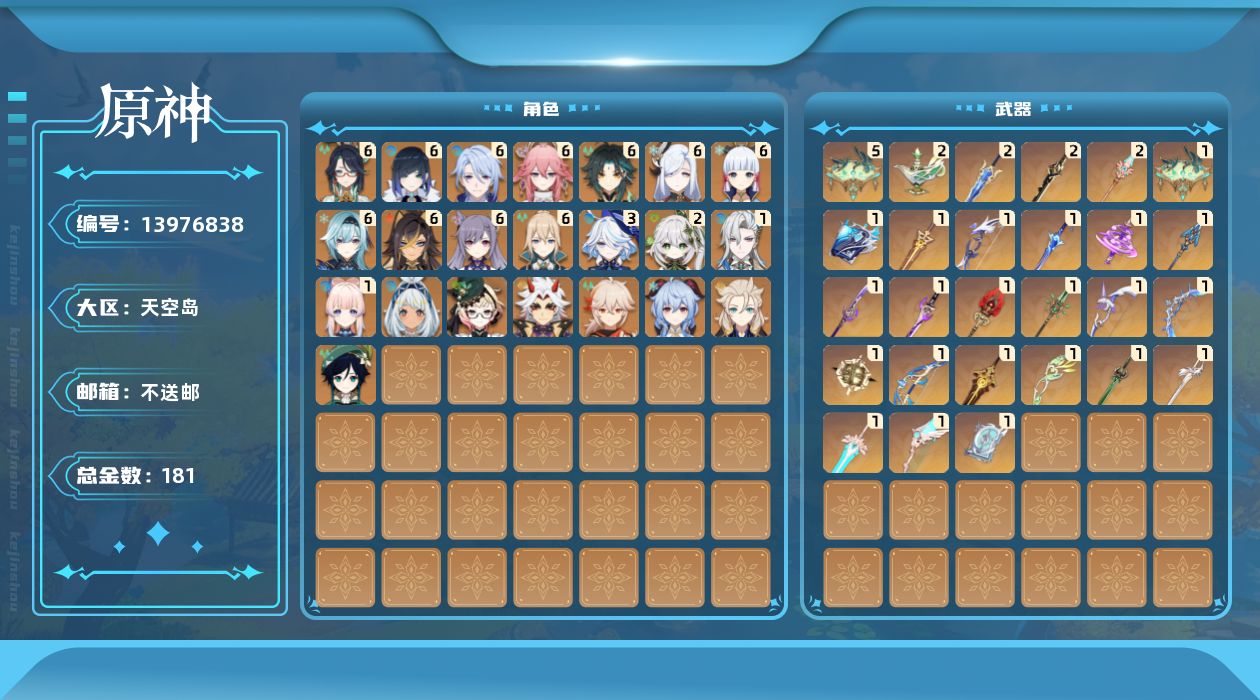Choose the Keqing purple-haired portrait
This screenshot has width=1260, height=700.
click(478, 240)
